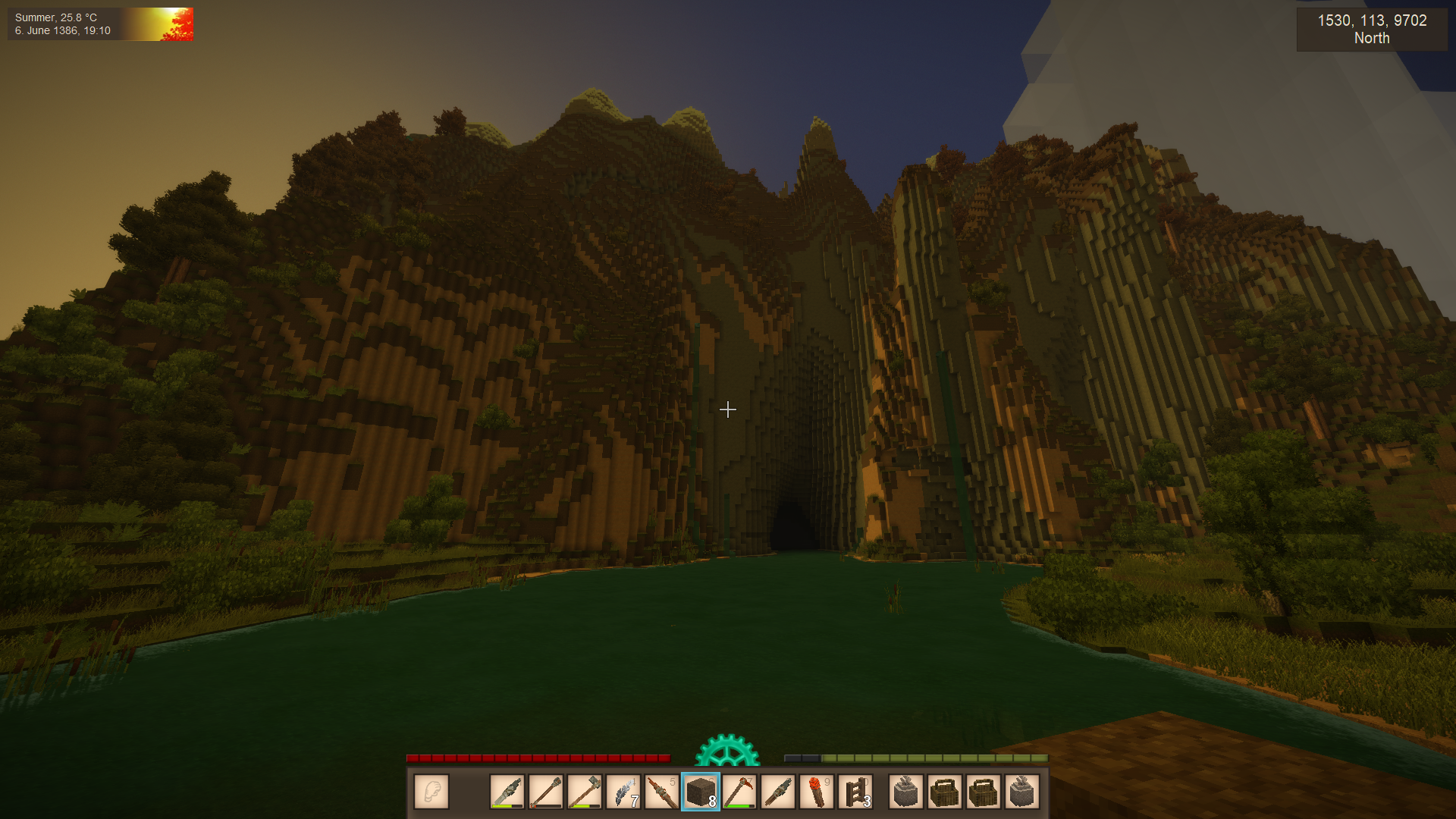The height and width of the screenshot is (819, 1456).
Task: Click the empty off-hand slot
Action: pyautogui.click(x=431, y=792)
